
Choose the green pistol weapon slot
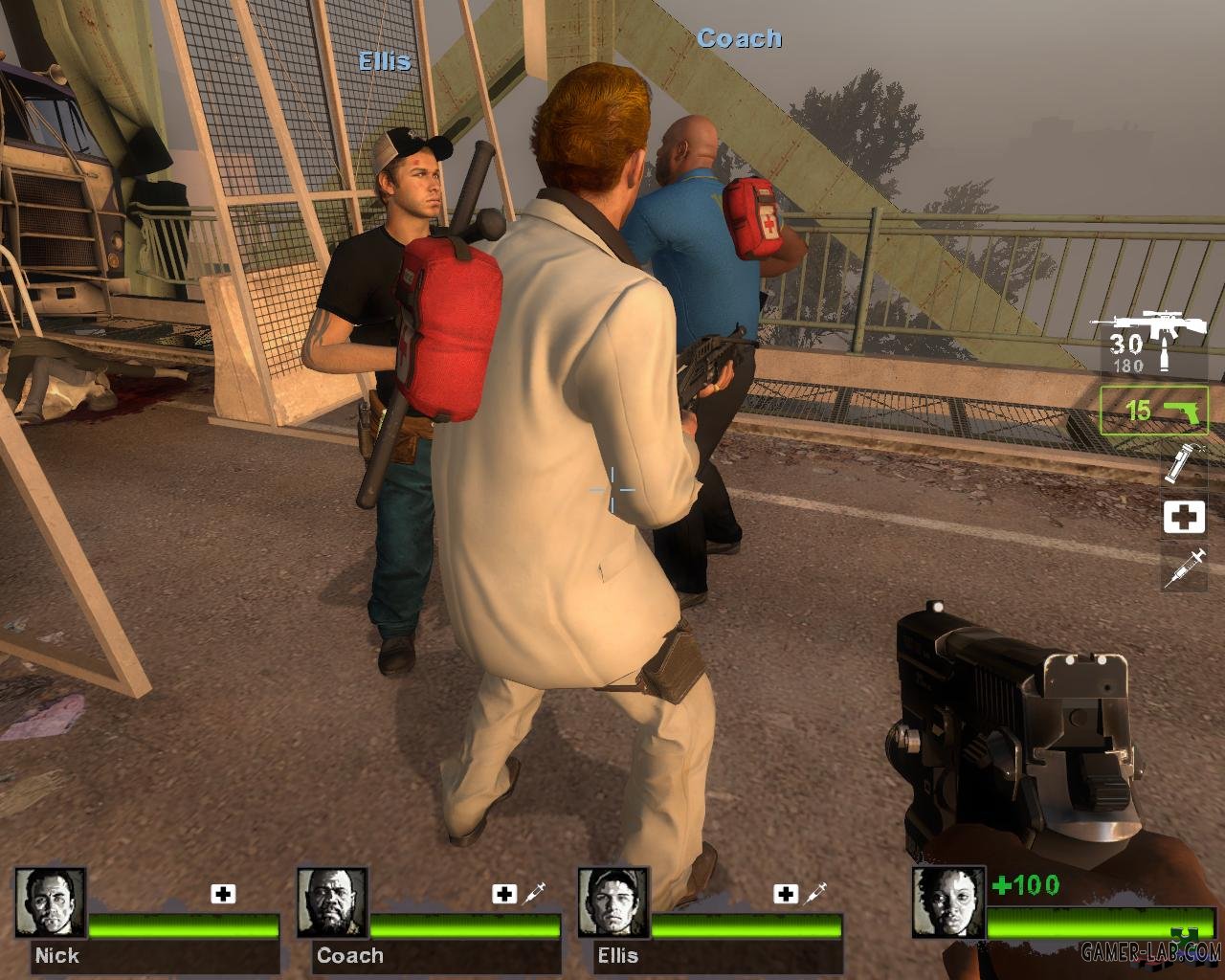coord(1154,412)
